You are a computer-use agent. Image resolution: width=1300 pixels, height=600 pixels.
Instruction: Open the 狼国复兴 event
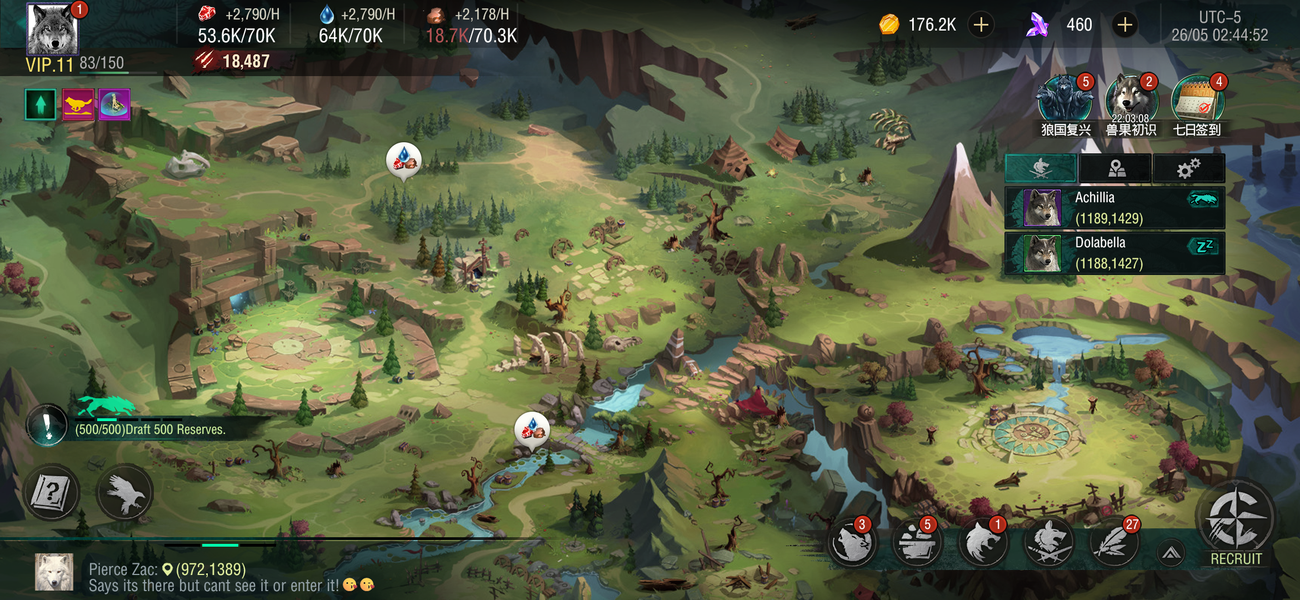click(x=1062, y=101)
